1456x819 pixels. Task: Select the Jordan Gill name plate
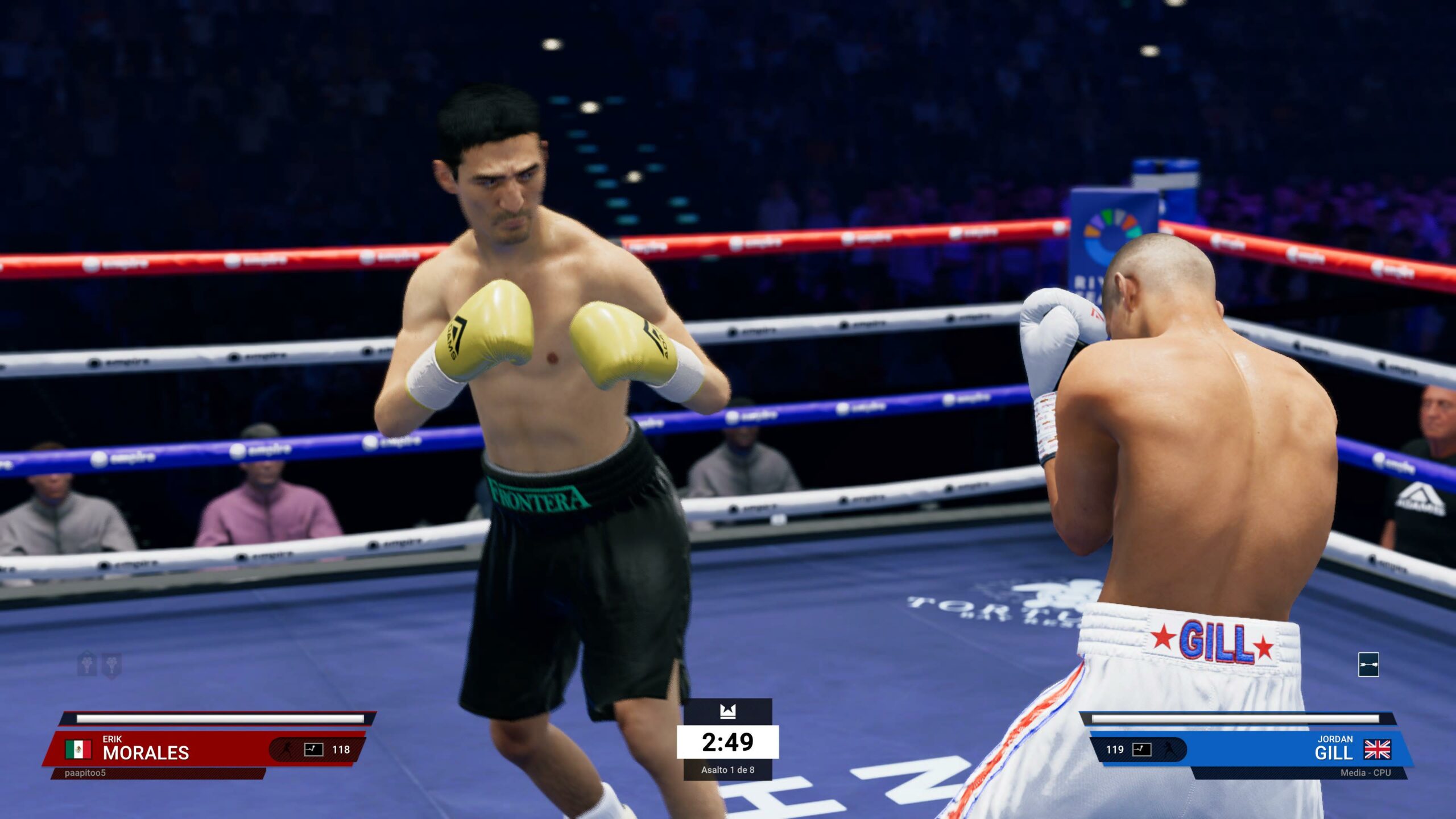tap(1333, 748)
